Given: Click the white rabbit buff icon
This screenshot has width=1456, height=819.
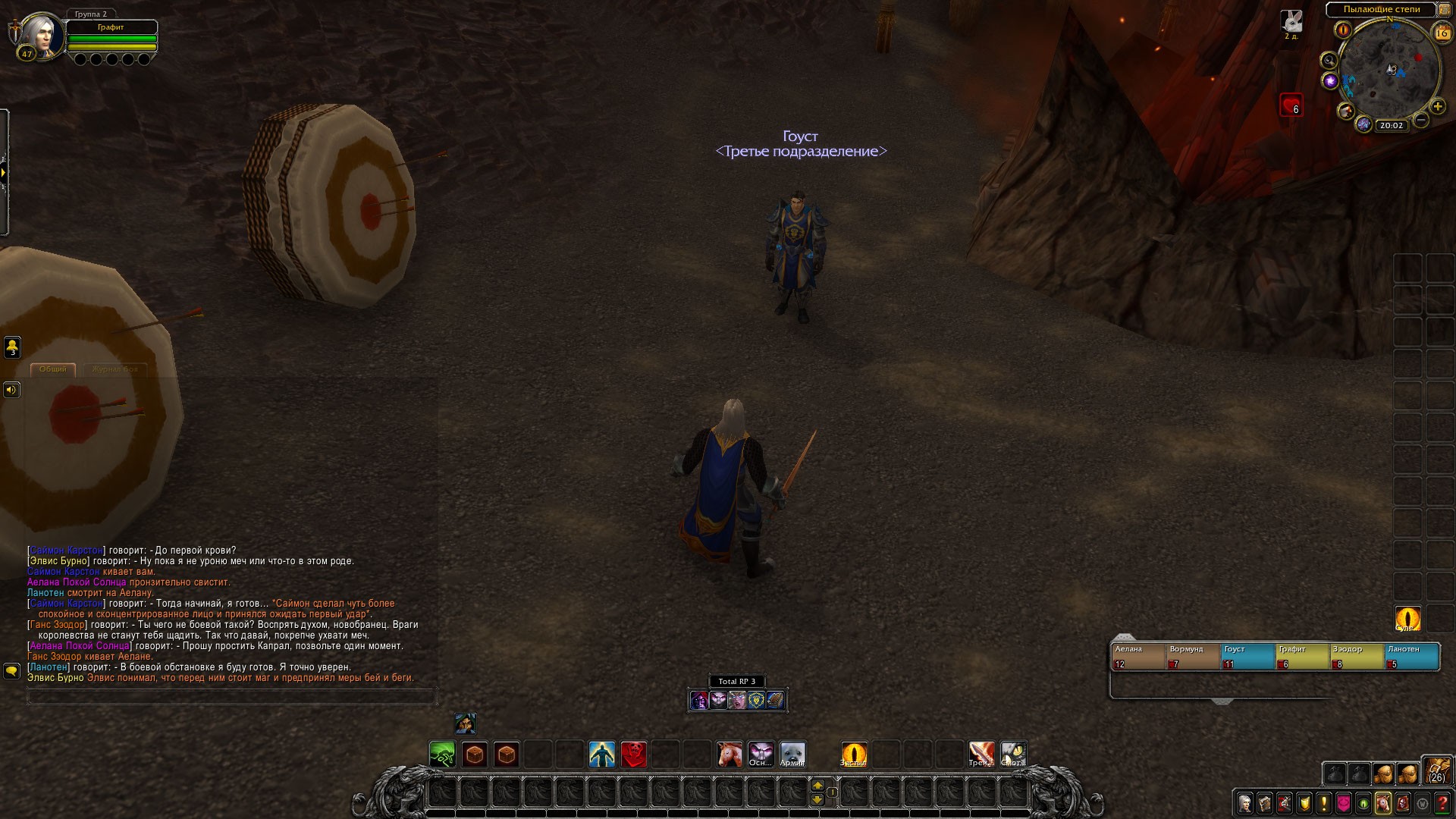Looking at the screenshot, I should (x=1291, y=22).
